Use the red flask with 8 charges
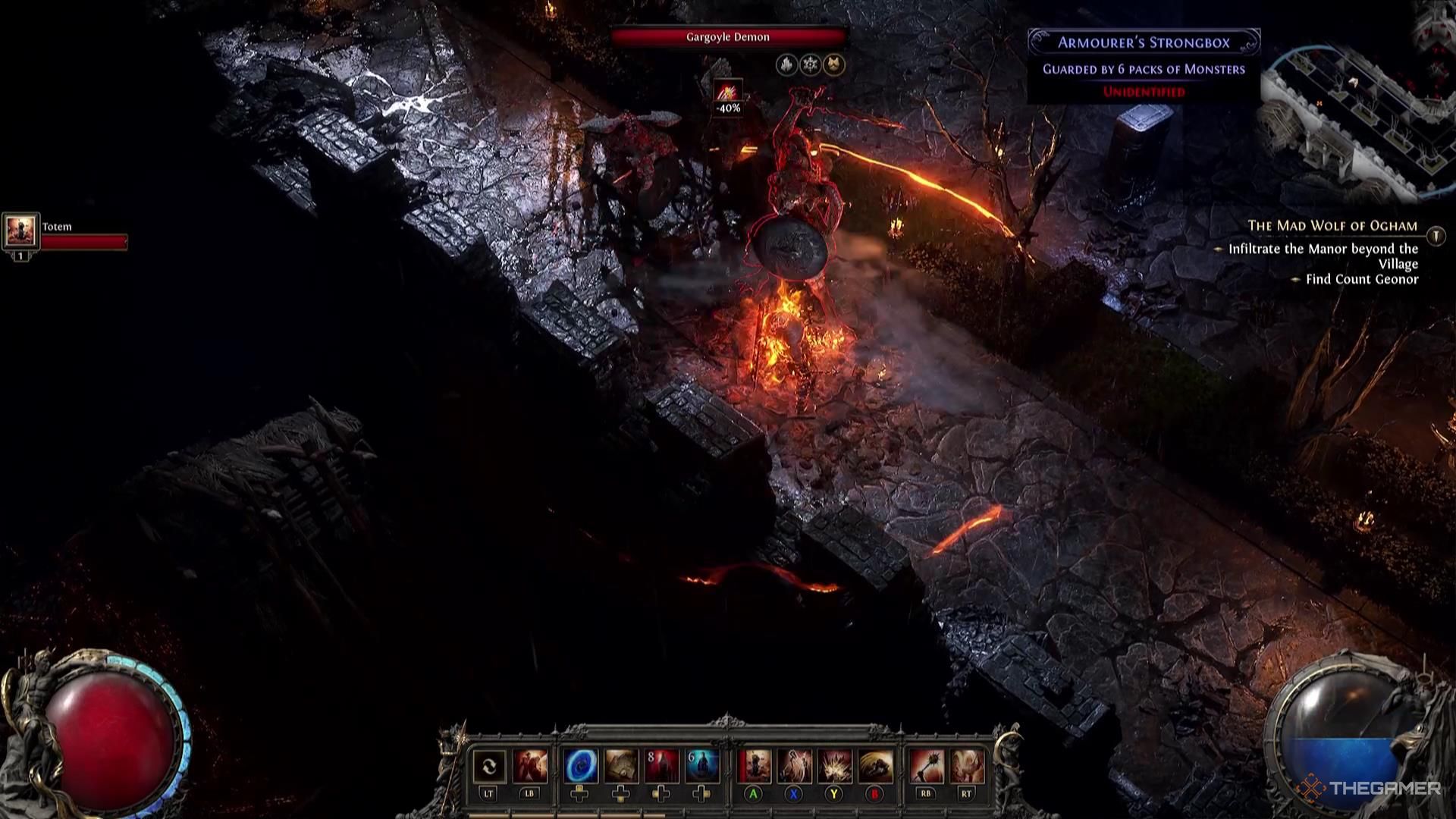The width and height of the screenshot is (1456, 819). point(662,767)
